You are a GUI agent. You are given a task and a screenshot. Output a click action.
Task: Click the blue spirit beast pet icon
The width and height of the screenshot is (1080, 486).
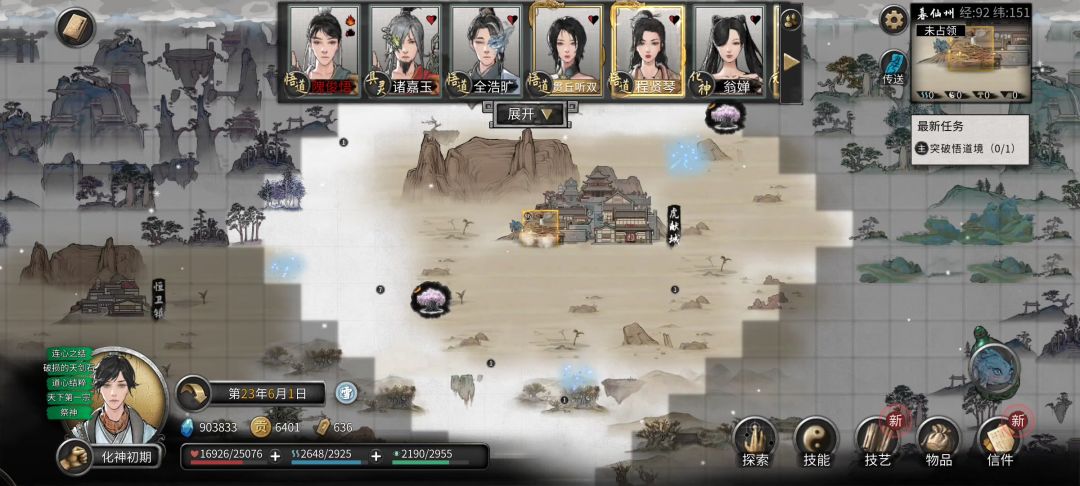pos(994,363)
